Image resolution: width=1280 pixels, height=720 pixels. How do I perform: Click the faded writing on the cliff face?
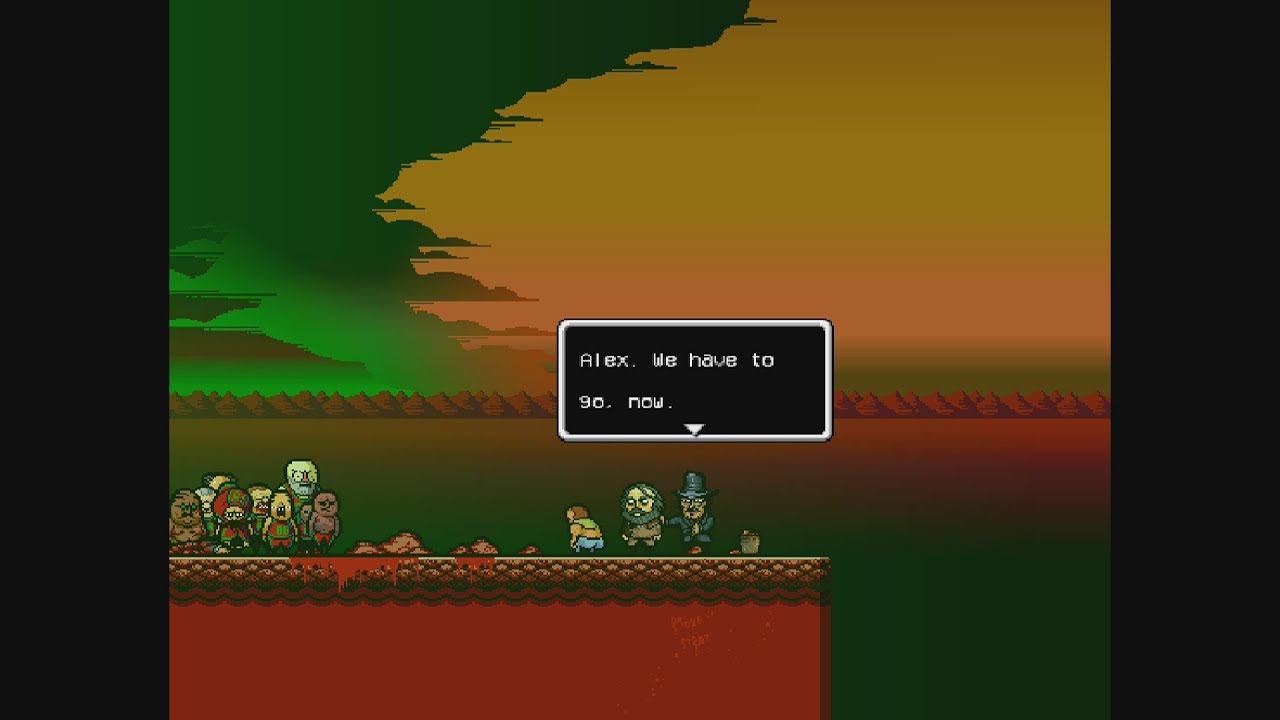(x=690, y=630)
